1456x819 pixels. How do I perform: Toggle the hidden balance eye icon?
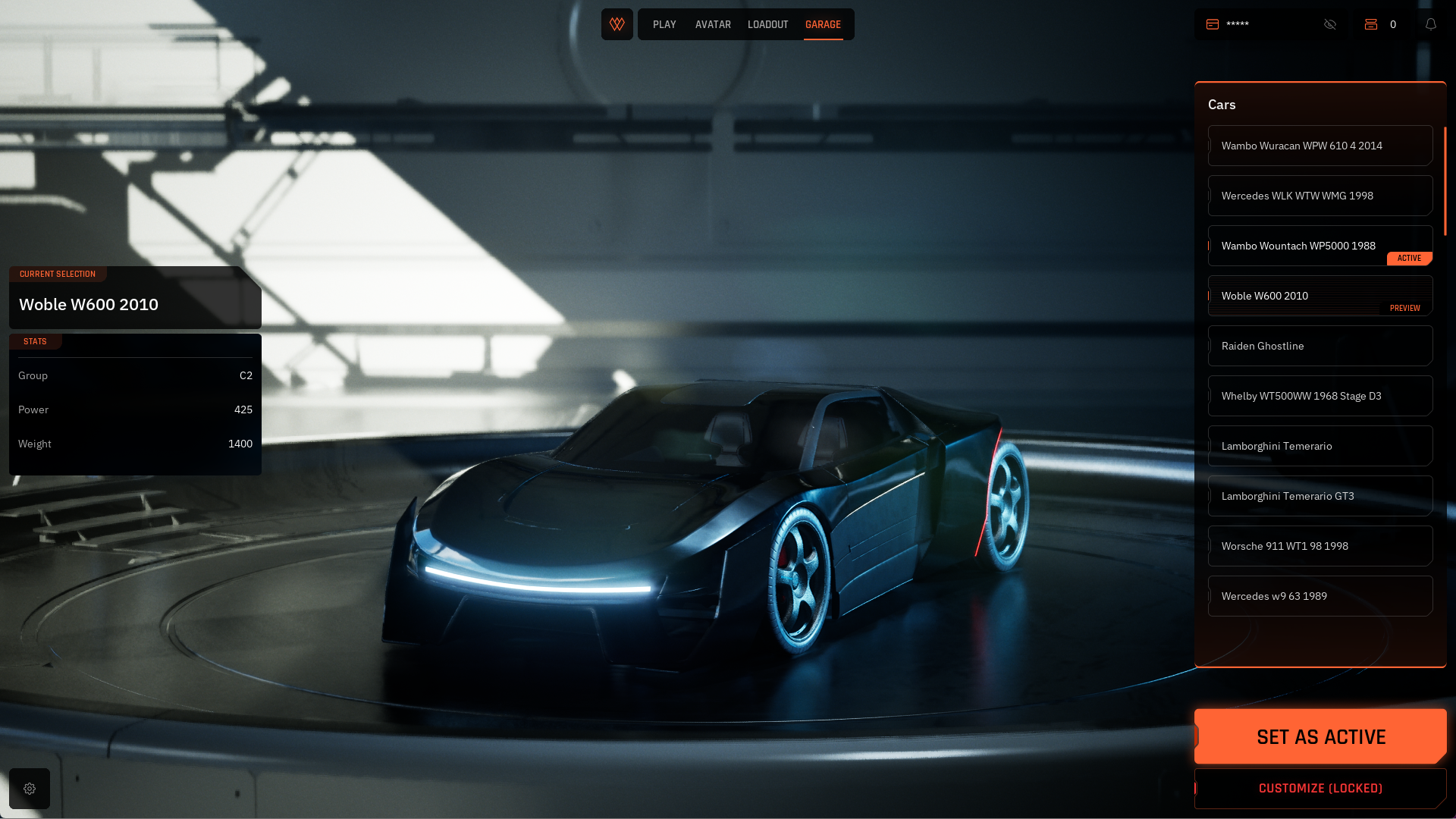[x=1330, y=24]
